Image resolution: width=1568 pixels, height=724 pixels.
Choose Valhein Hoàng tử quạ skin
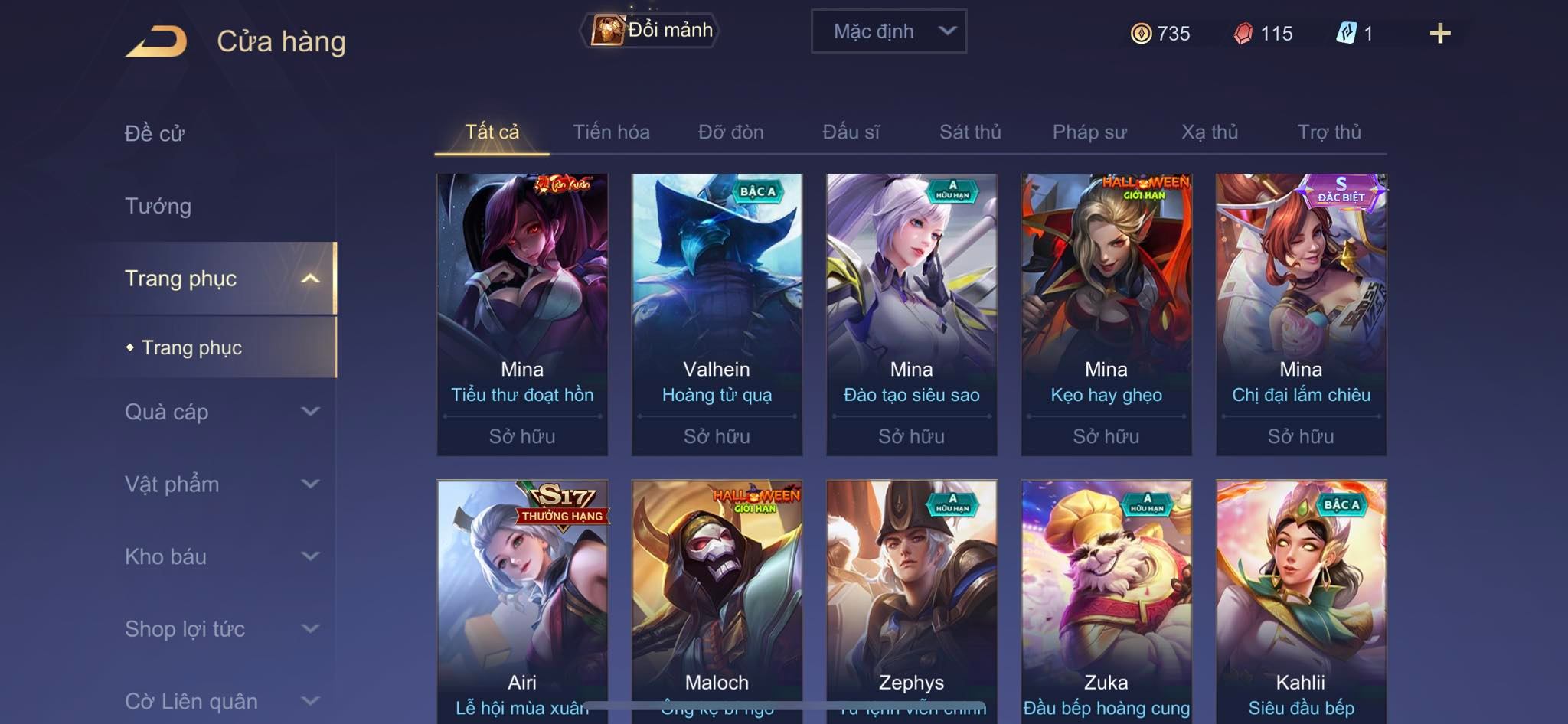tap(717, 314)
